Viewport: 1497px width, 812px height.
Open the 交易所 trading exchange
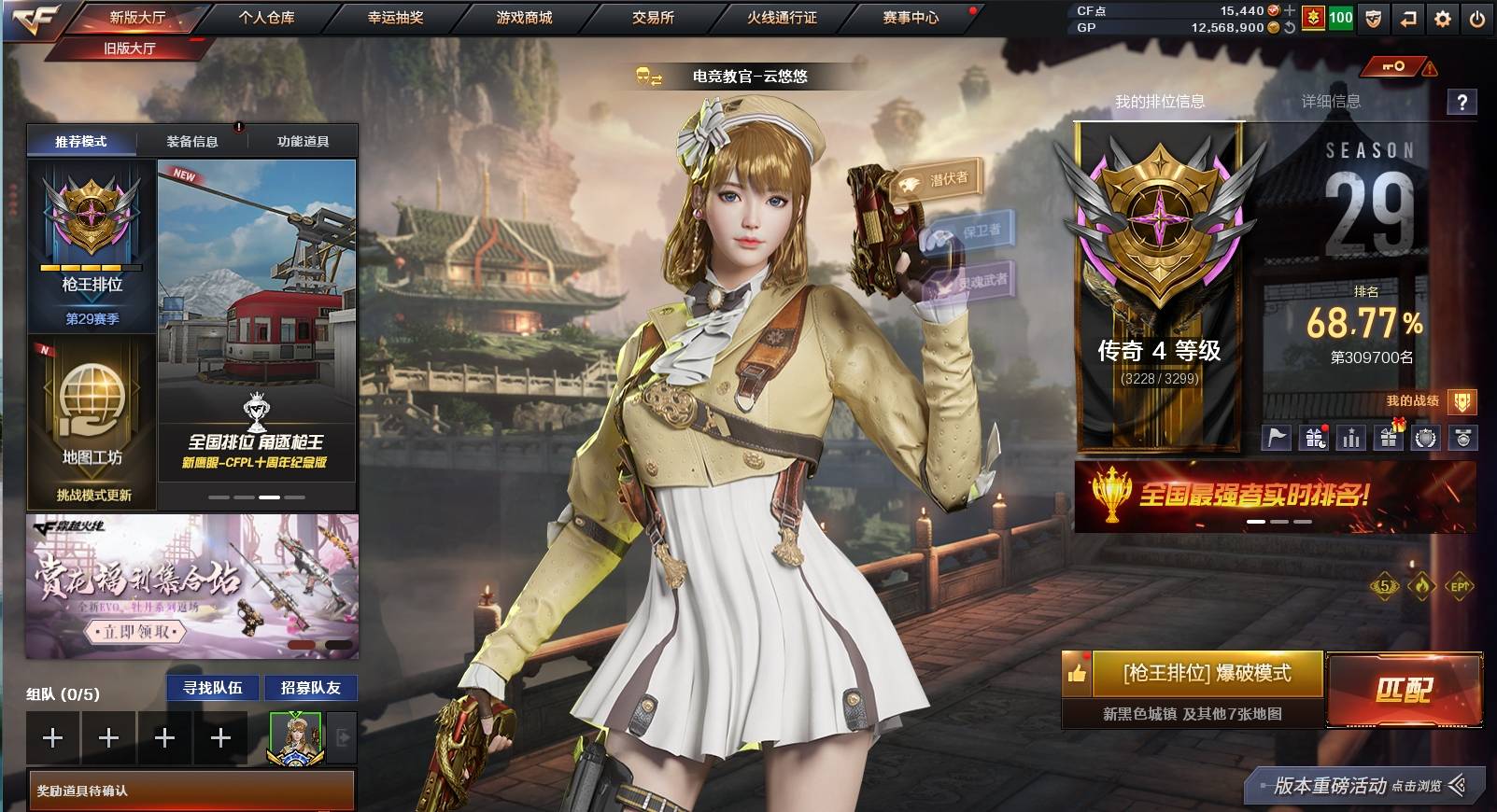point(653,17)
